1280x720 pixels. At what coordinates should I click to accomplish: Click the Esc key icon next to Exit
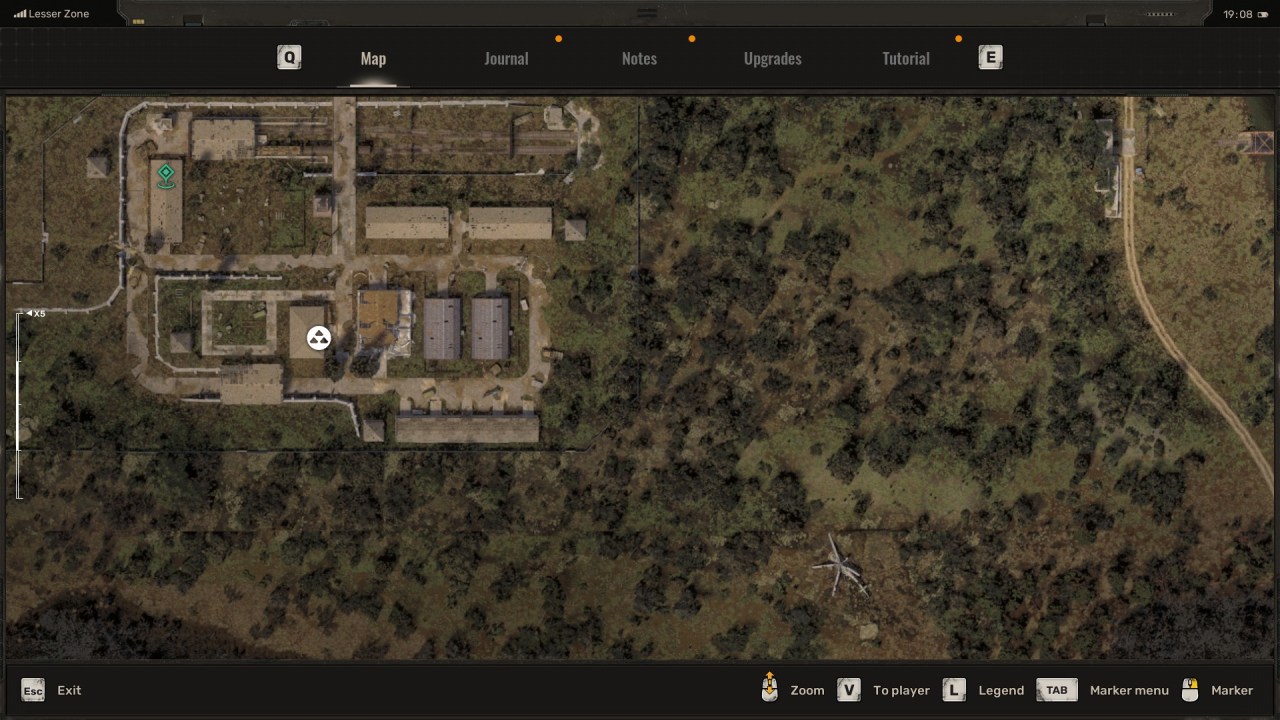click(x=32, y=690)
